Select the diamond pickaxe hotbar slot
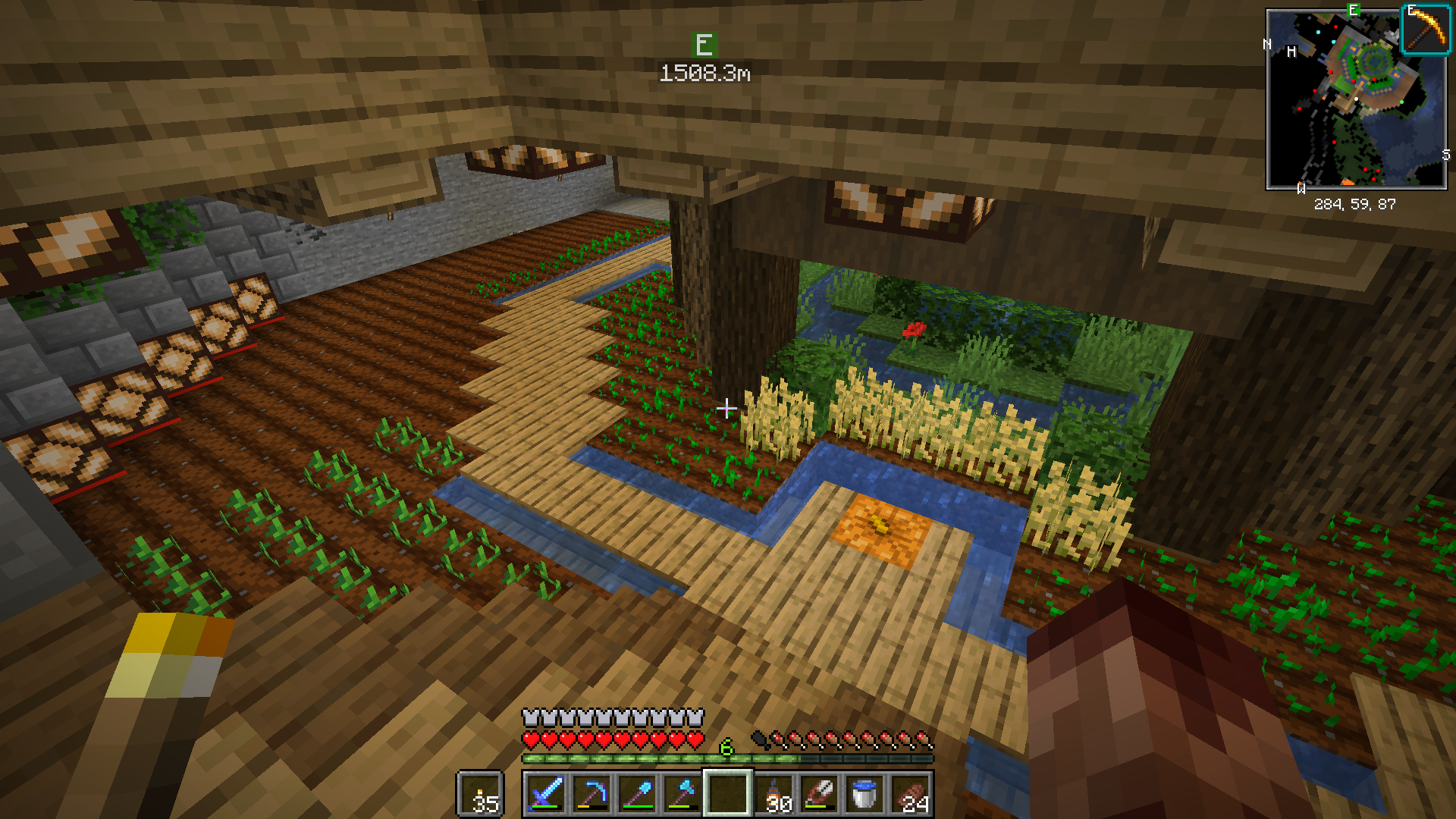Screen dimensions: 1456x819 coord(591,794)
